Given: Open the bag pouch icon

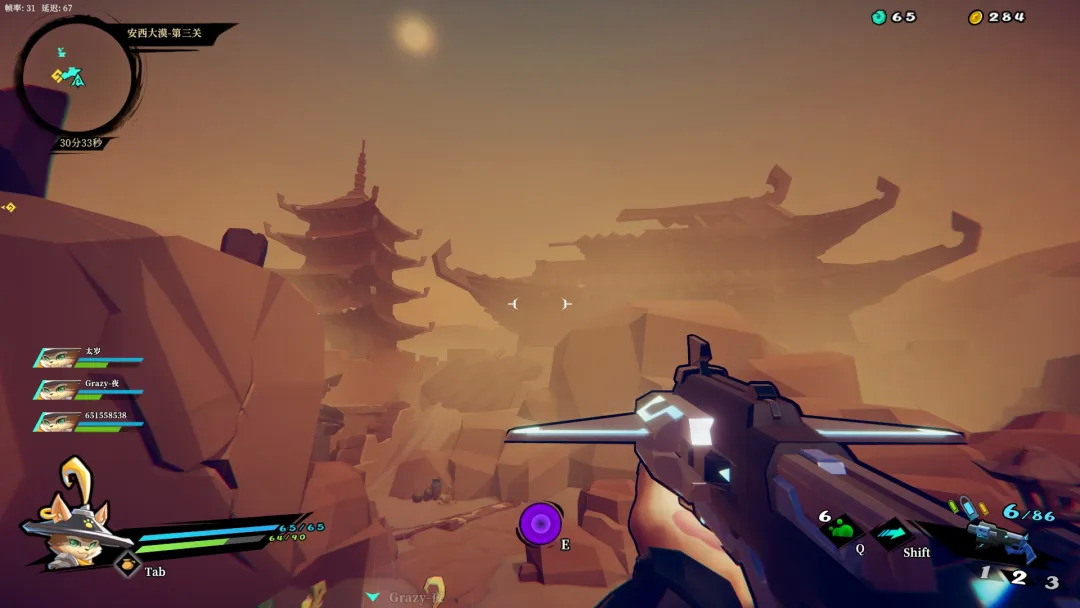Looking at the screenshot, I should (127, 565).
